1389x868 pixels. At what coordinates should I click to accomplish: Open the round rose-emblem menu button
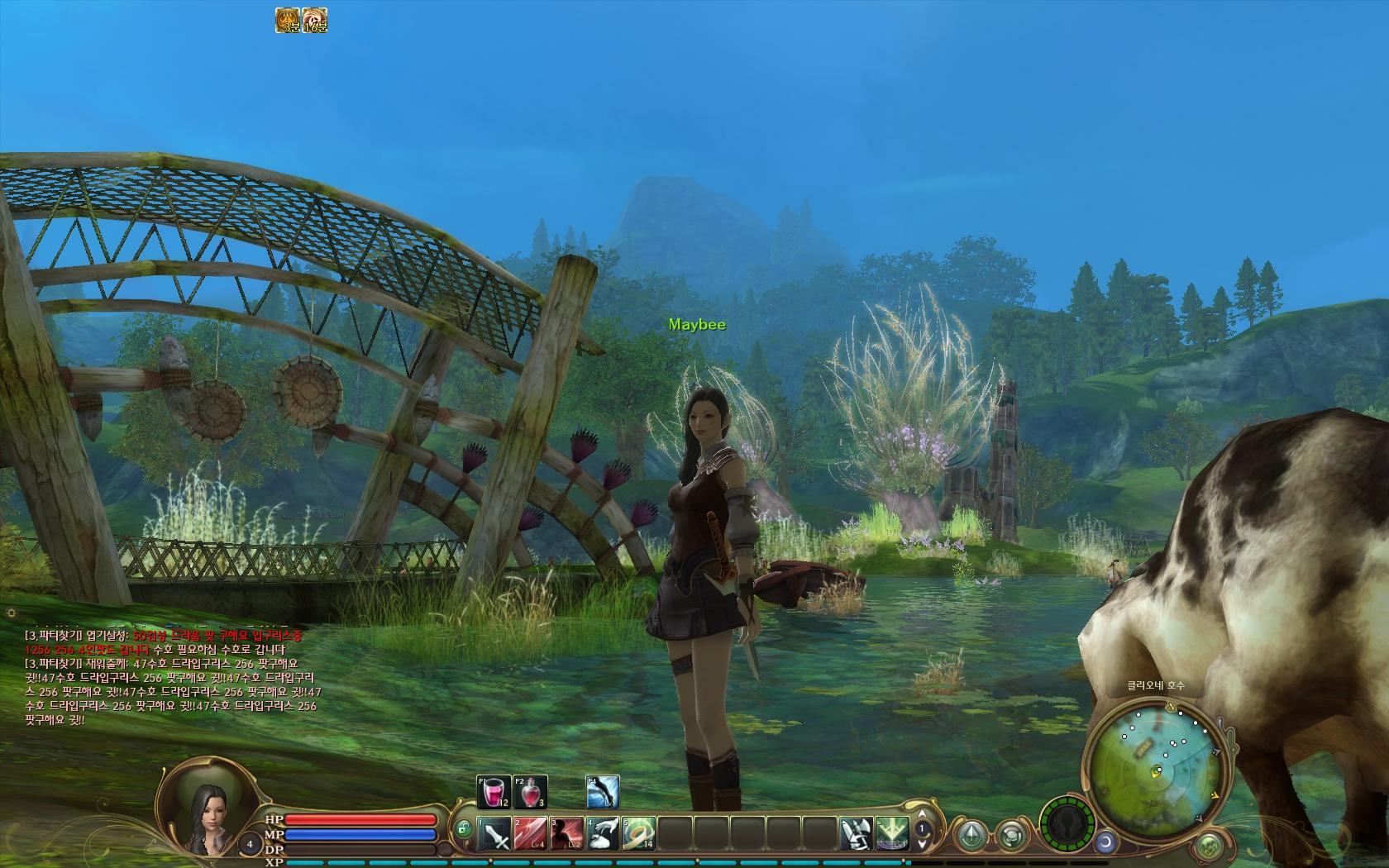(1010, 833)
